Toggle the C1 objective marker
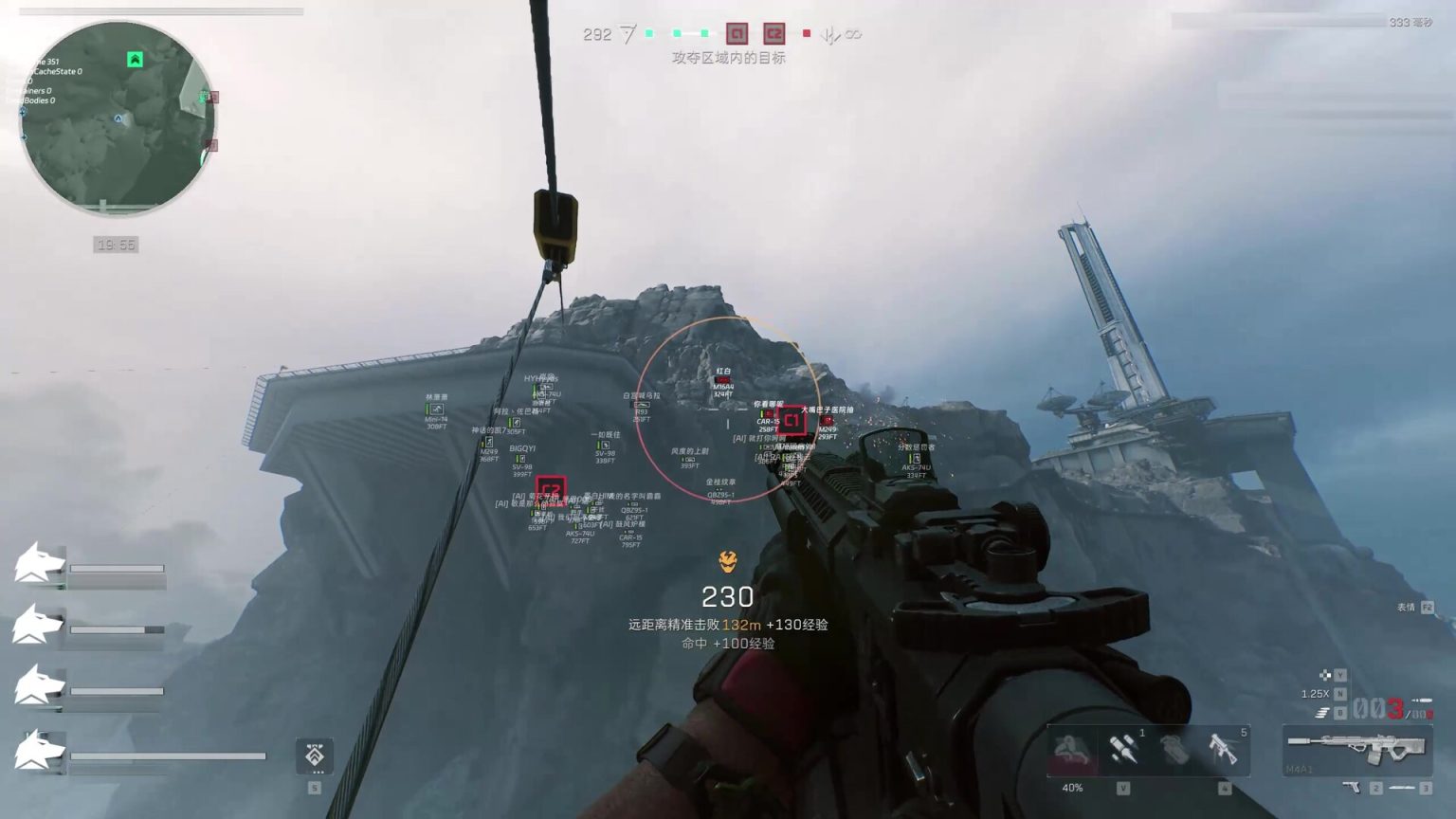 coord(737,34)
